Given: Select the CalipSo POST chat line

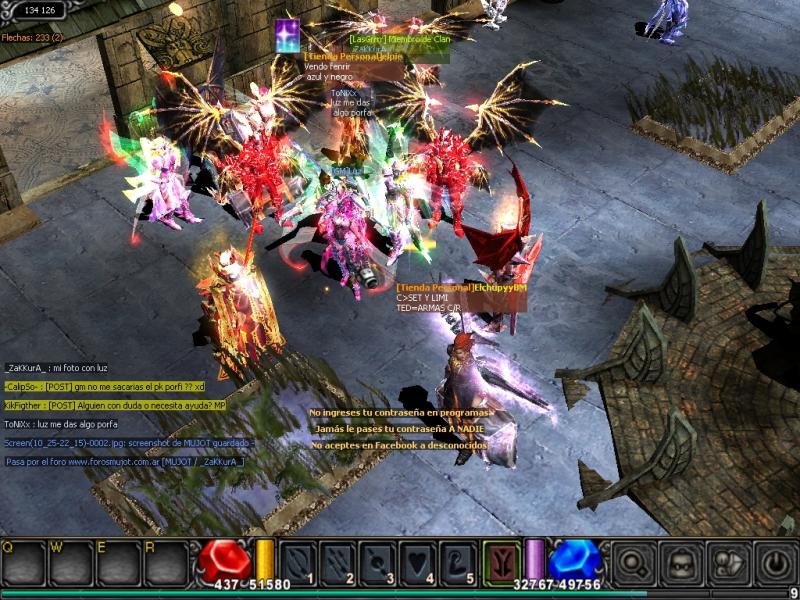Looking at the screenshot, I should click(104, 386).
